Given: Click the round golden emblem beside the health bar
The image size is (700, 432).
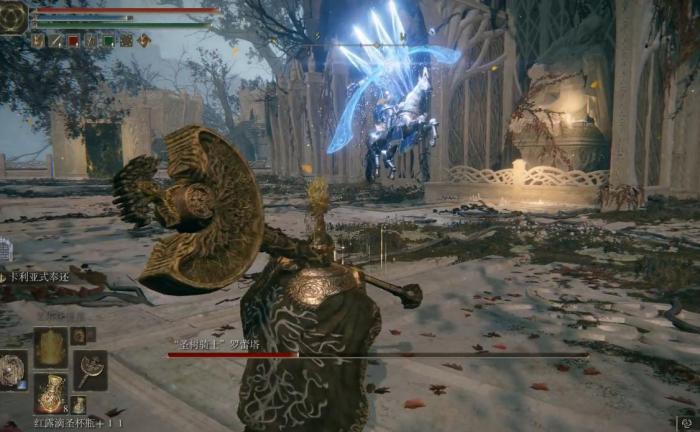Looking at the screenshot, I should (x=13, y=17).
